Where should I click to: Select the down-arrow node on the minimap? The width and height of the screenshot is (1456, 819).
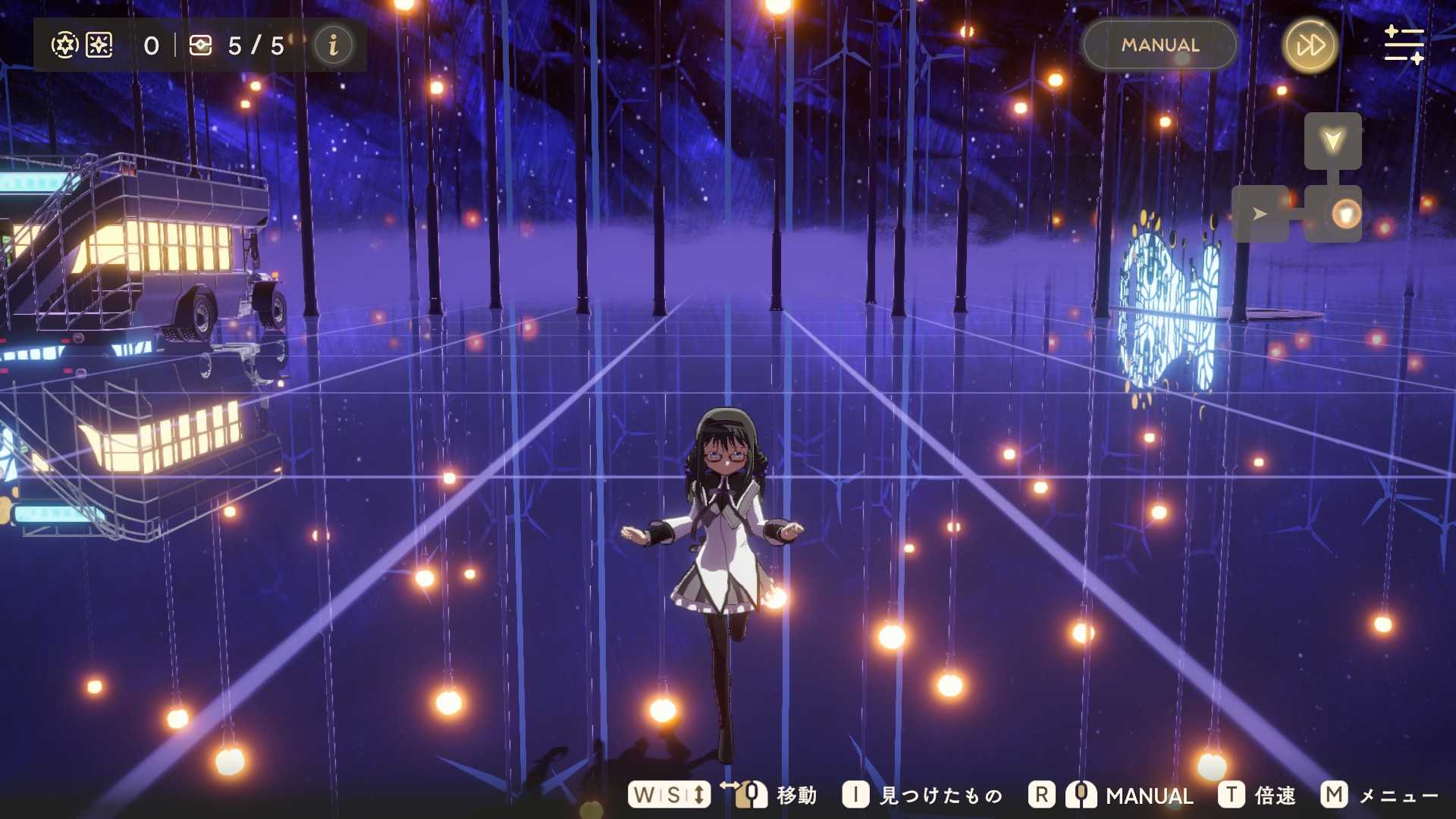1332,141
